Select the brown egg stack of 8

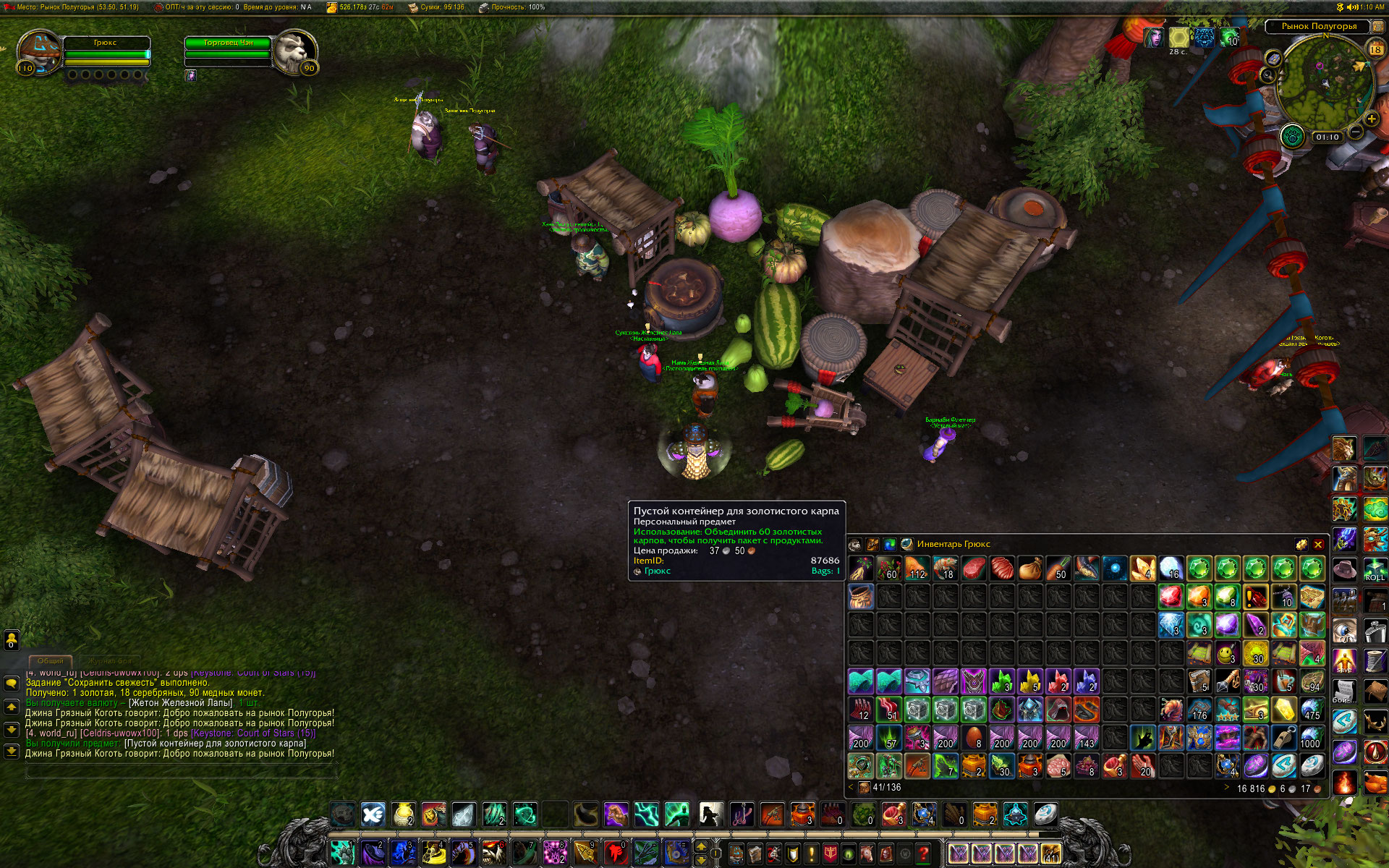[x=974, y=738]
